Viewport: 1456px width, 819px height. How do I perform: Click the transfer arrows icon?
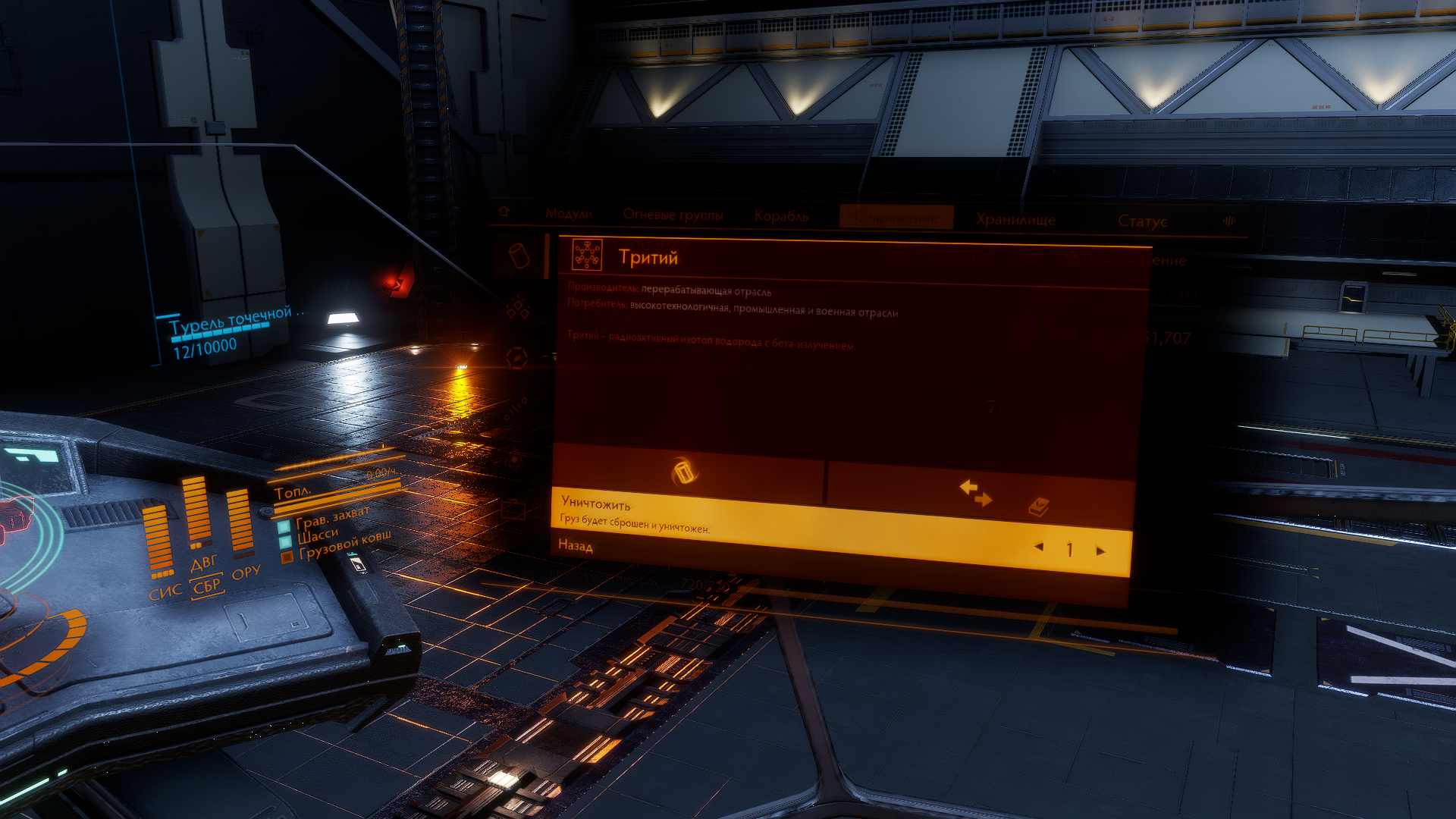point(975,493)
